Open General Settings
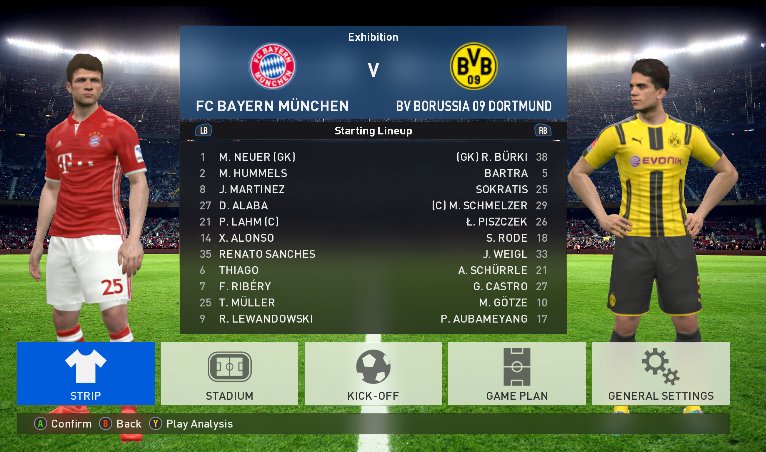Image resolution: width=766 pixels, height=452 pixels. [x=660, y=373]
